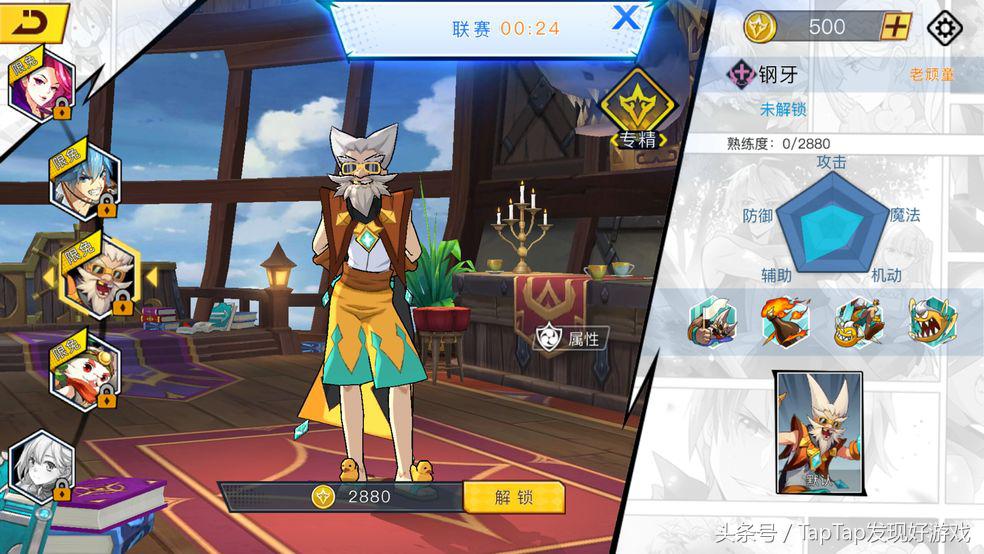Select the default skin card

click(x=820, y=433)
